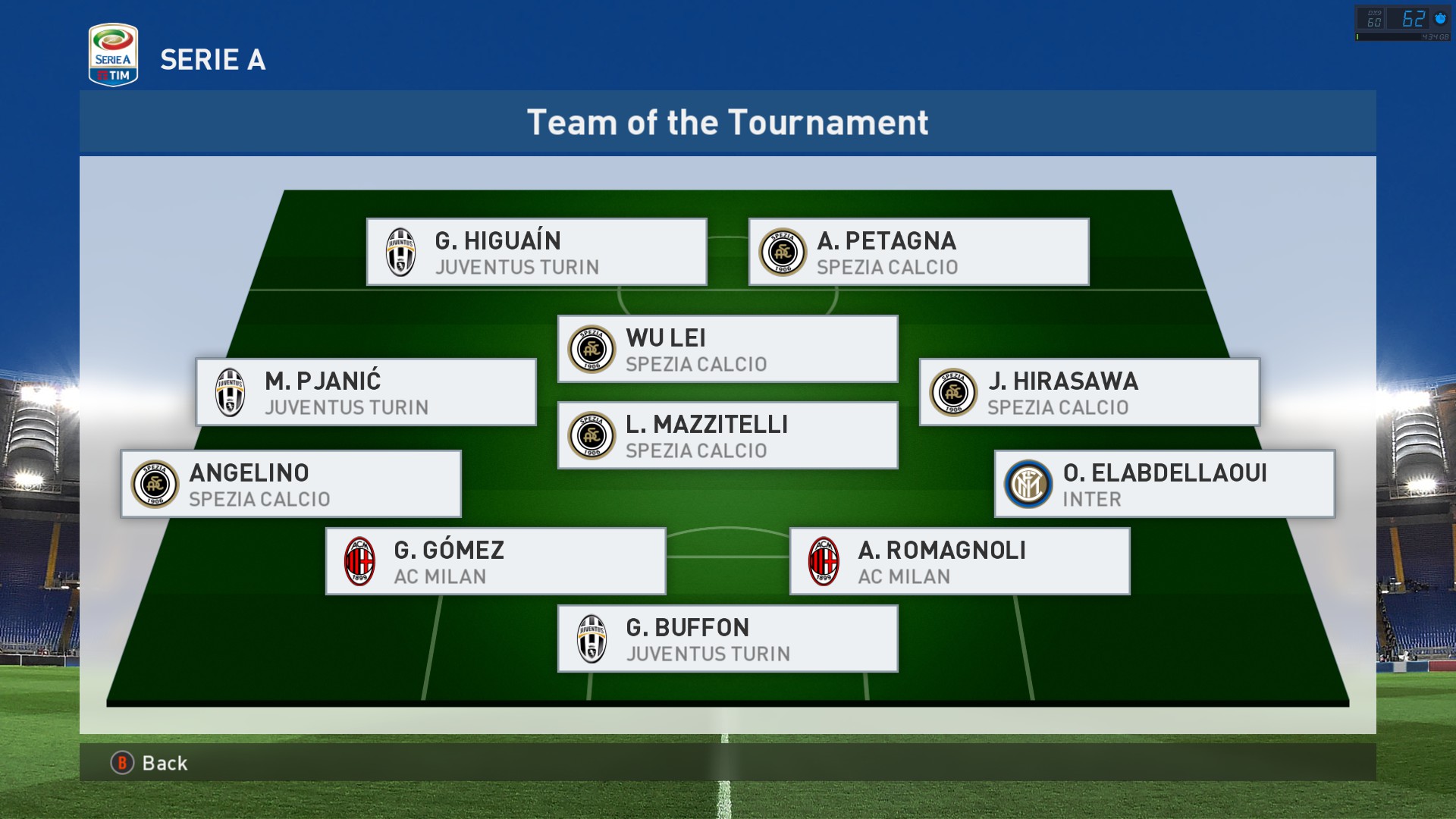This screenshot has height=819, width=1456.
Task: Choose goalkeeper G. Buffon's card
Action: [728, 639]
